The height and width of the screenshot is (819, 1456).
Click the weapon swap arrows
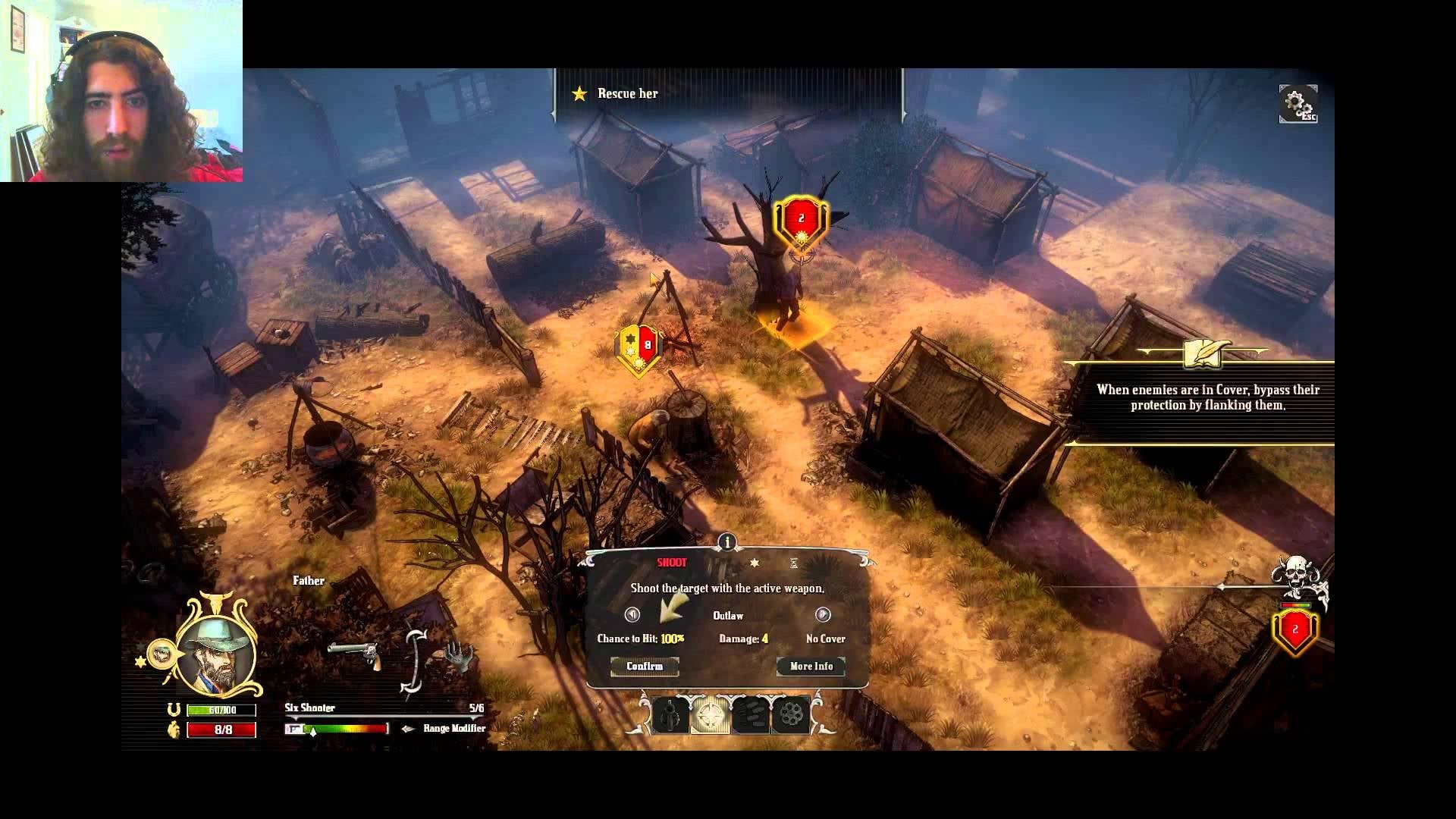coord(413,660)
